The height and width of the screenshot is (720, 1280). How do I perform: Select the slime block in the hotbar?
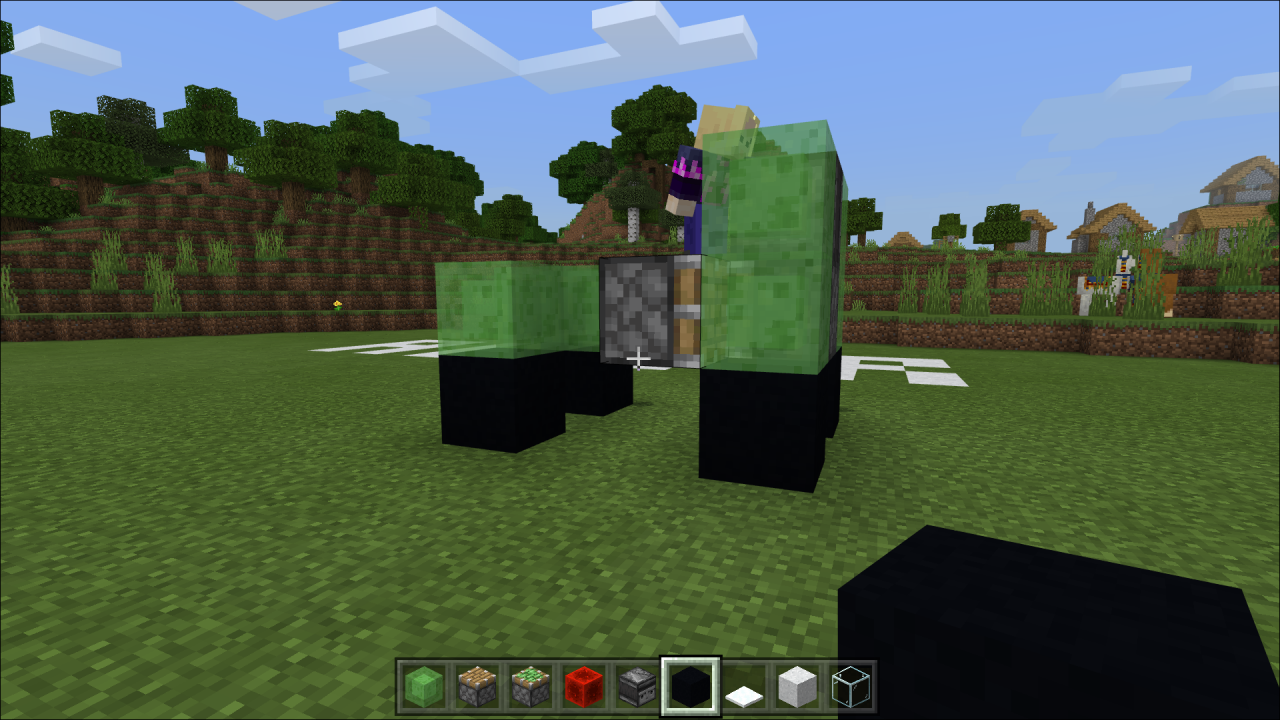tap(422, 685)
